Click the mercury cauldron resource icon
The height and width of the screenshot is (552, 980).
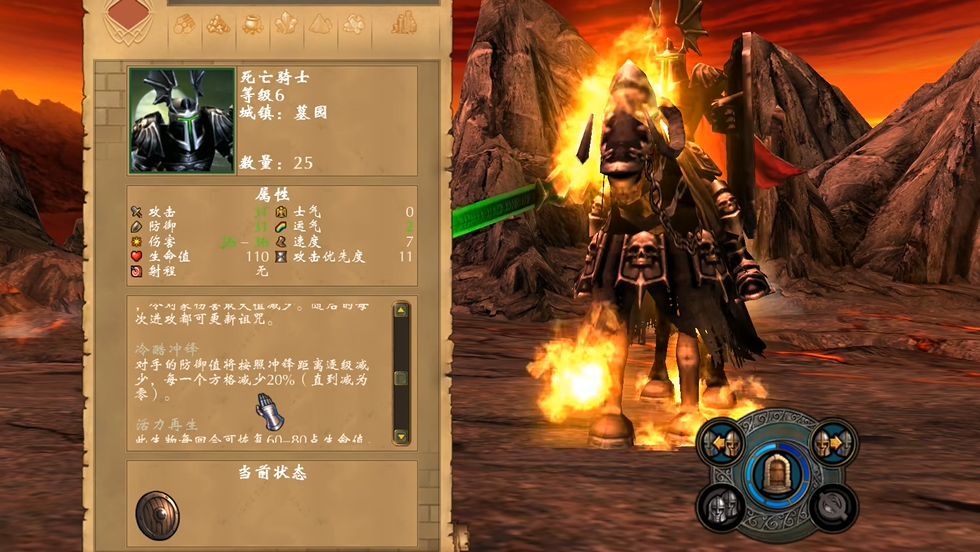click(252, 24)
